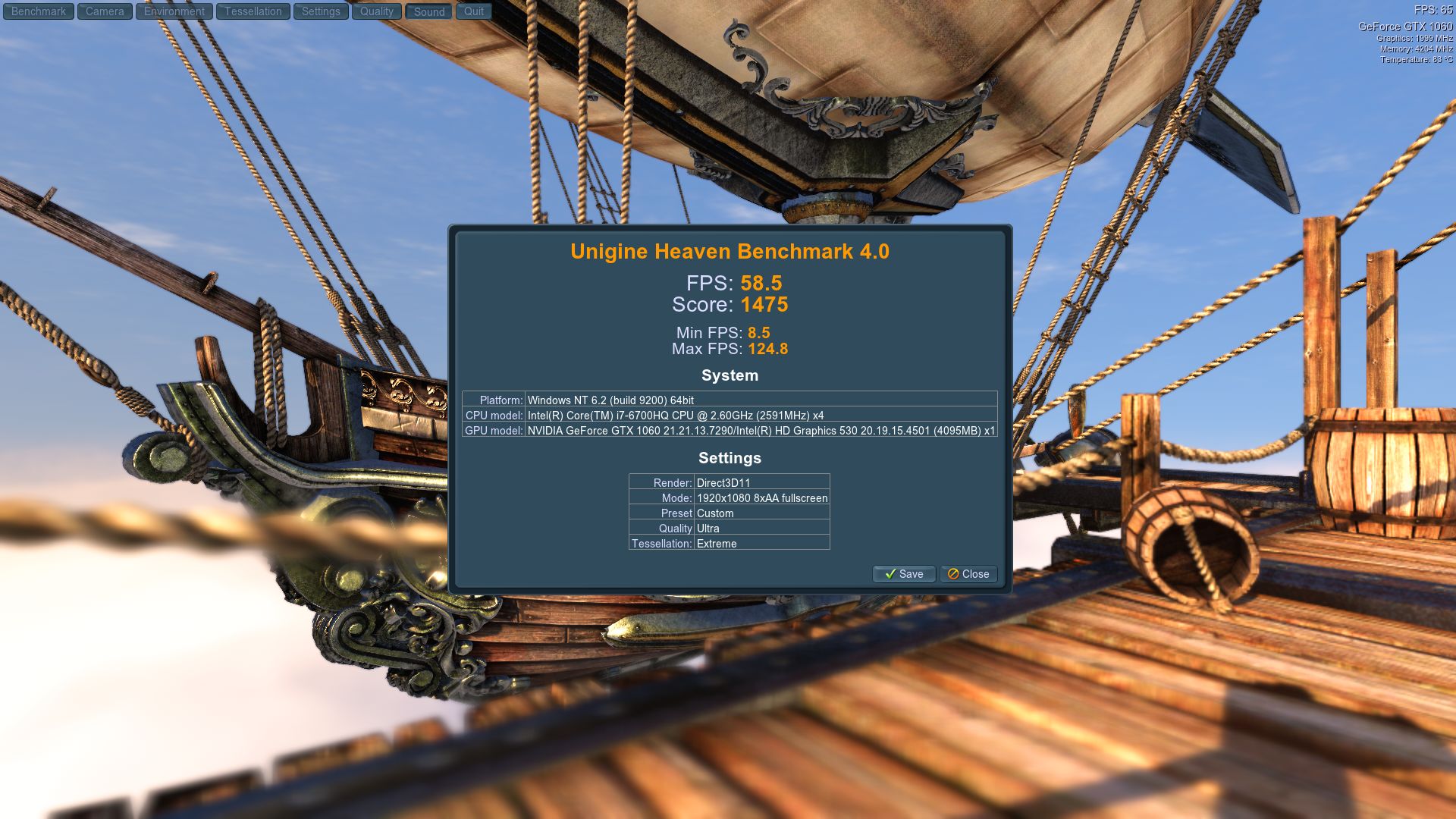Open the Settings panel
Screen dimensions: 1456x819
(321, 11)
